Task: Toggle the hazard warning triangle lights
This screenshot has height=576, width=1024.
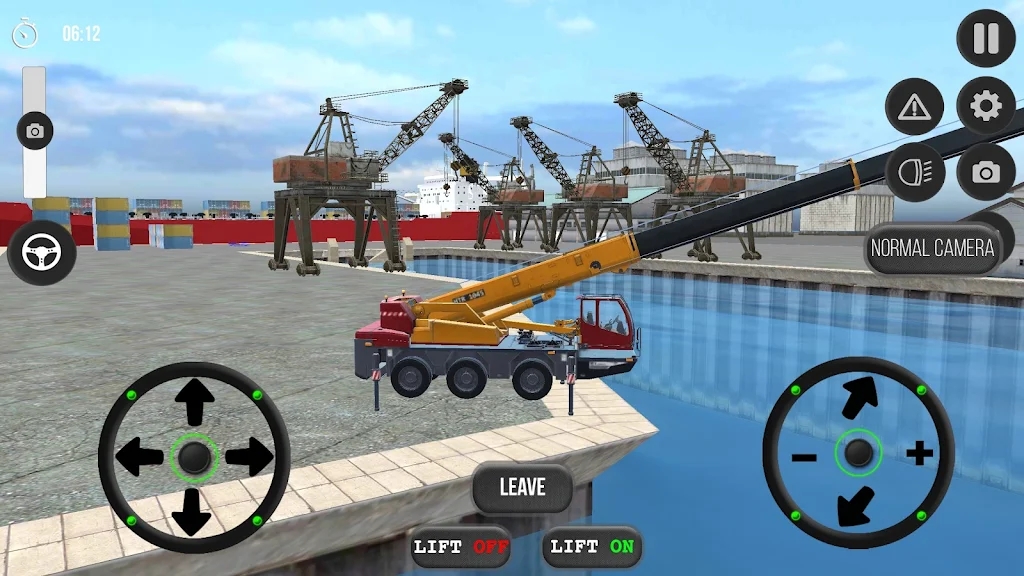Action: click(914, 106)
